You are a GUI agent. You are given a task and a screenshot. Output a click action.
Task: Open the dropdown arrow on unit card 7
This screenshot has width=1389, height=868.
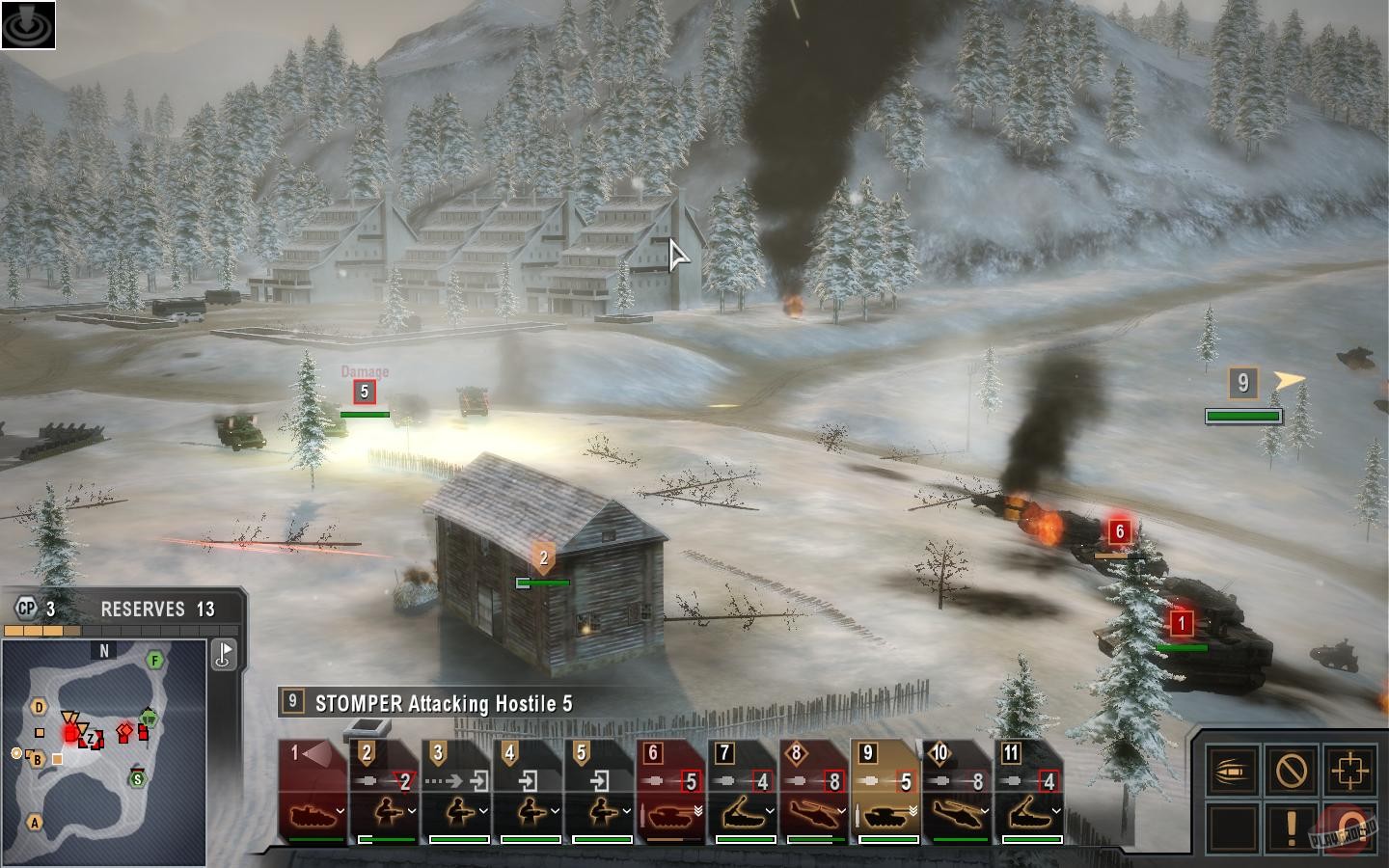point(768,811)
